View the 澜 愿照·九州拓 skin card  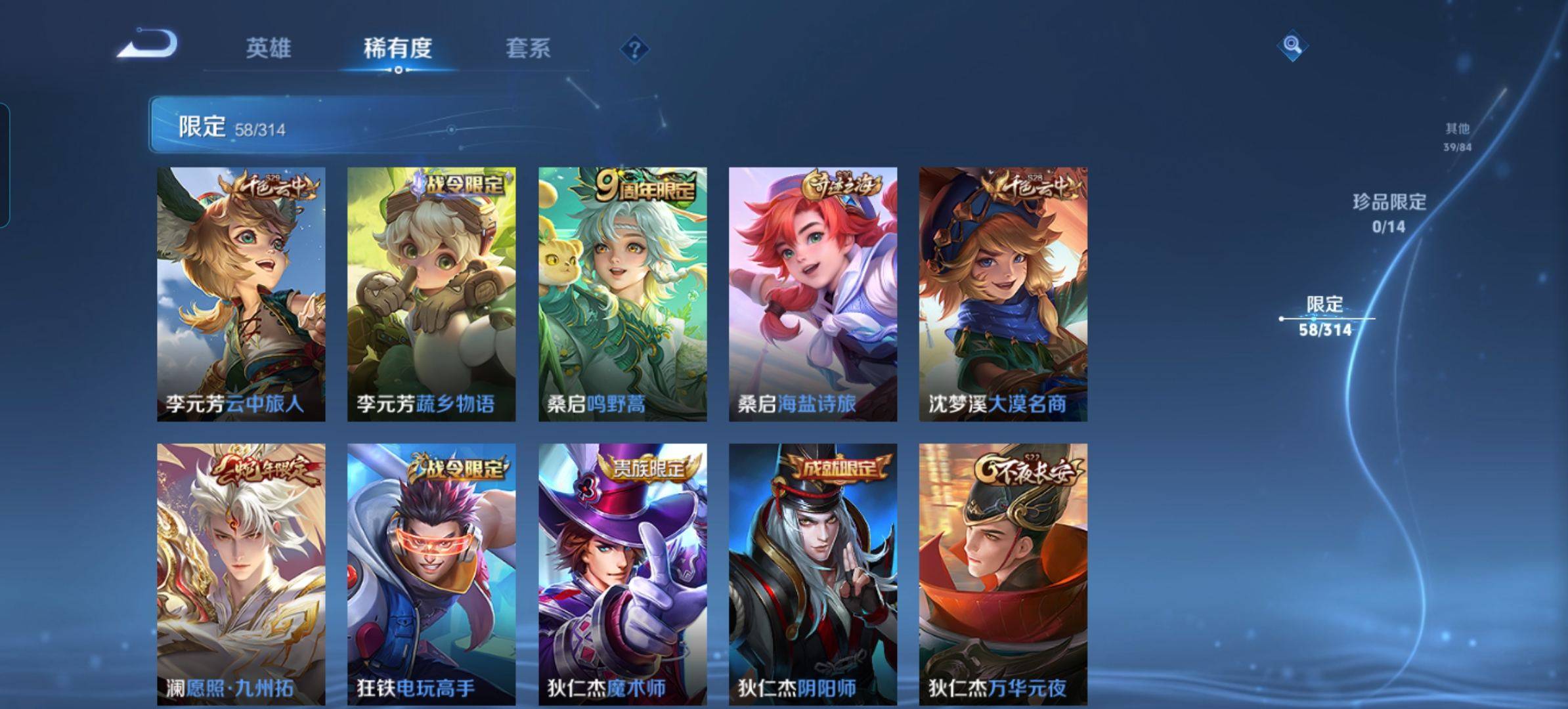pos(241,574)
